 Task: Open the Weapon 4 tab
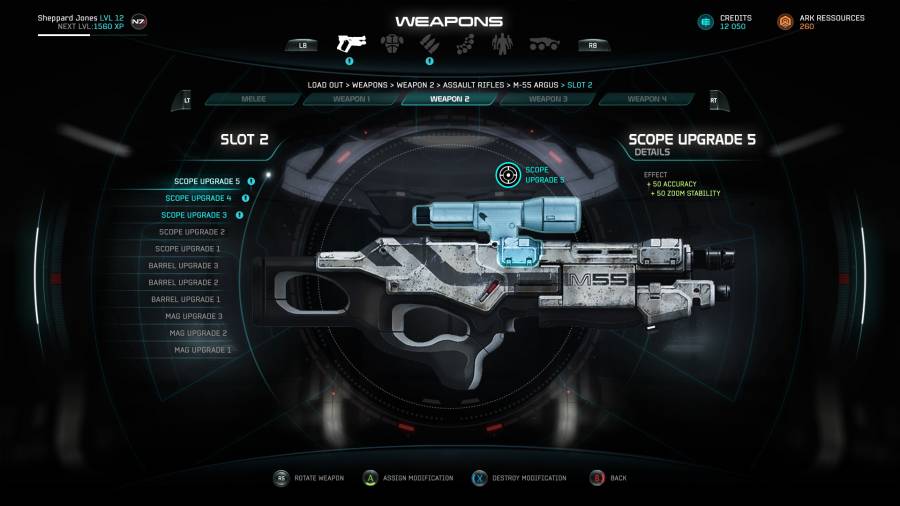point(646,99)
